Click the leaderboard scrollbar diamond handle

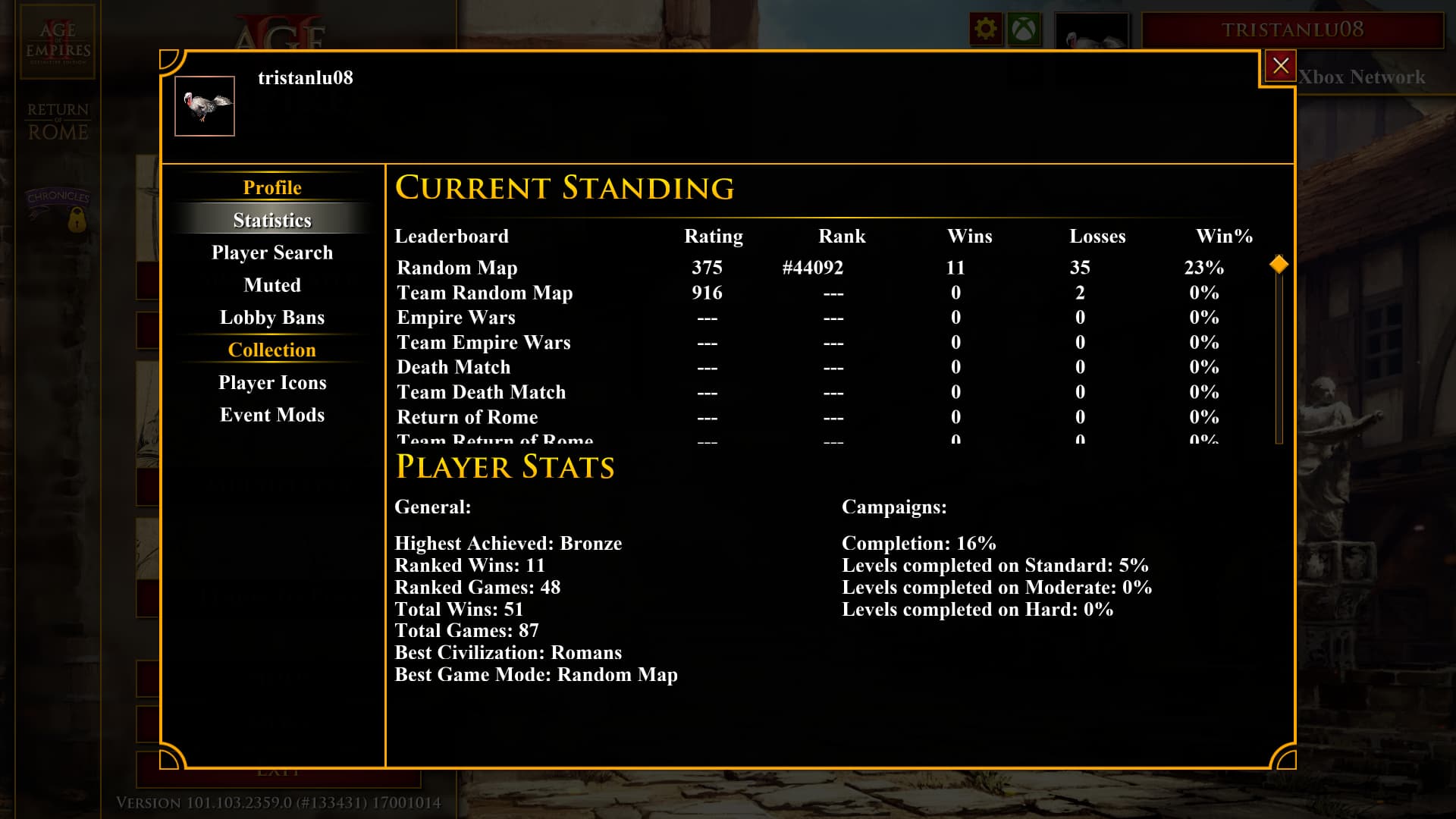coord(1279,265)
